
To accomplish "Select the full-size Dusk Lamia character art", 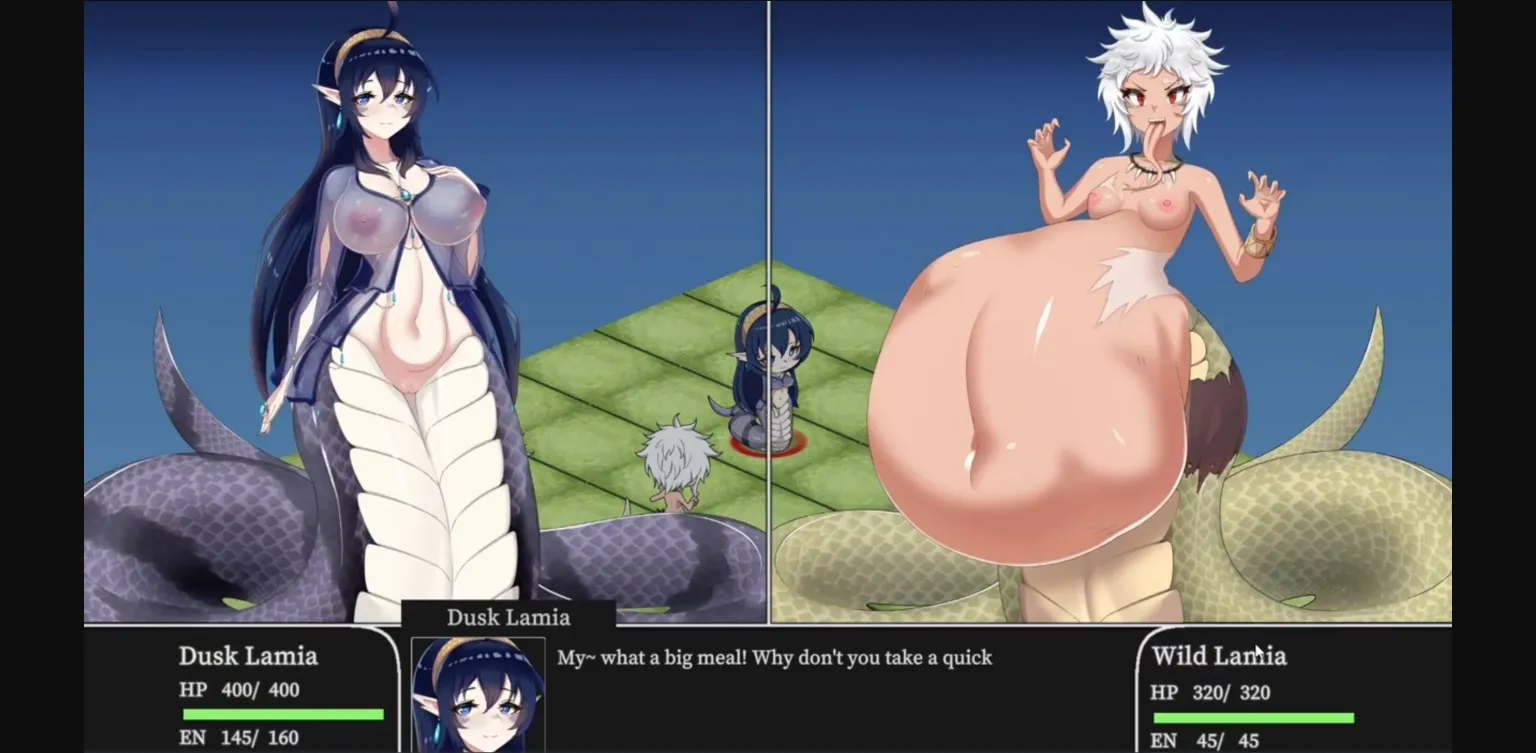I will pos(380,300).
